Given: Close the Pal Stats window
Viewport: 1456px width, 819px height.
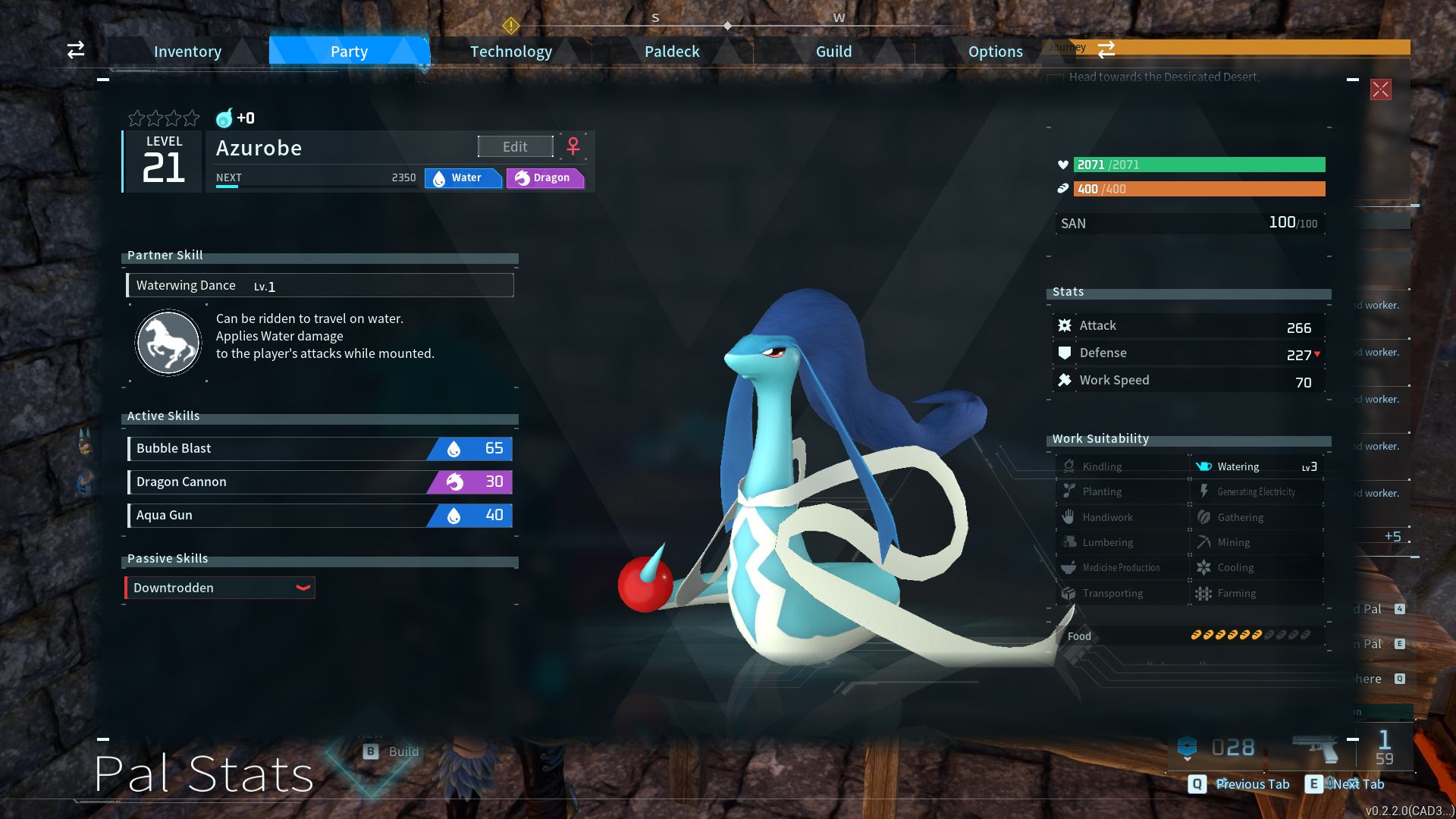Looking at the screenshot, I should [1380, 89].
